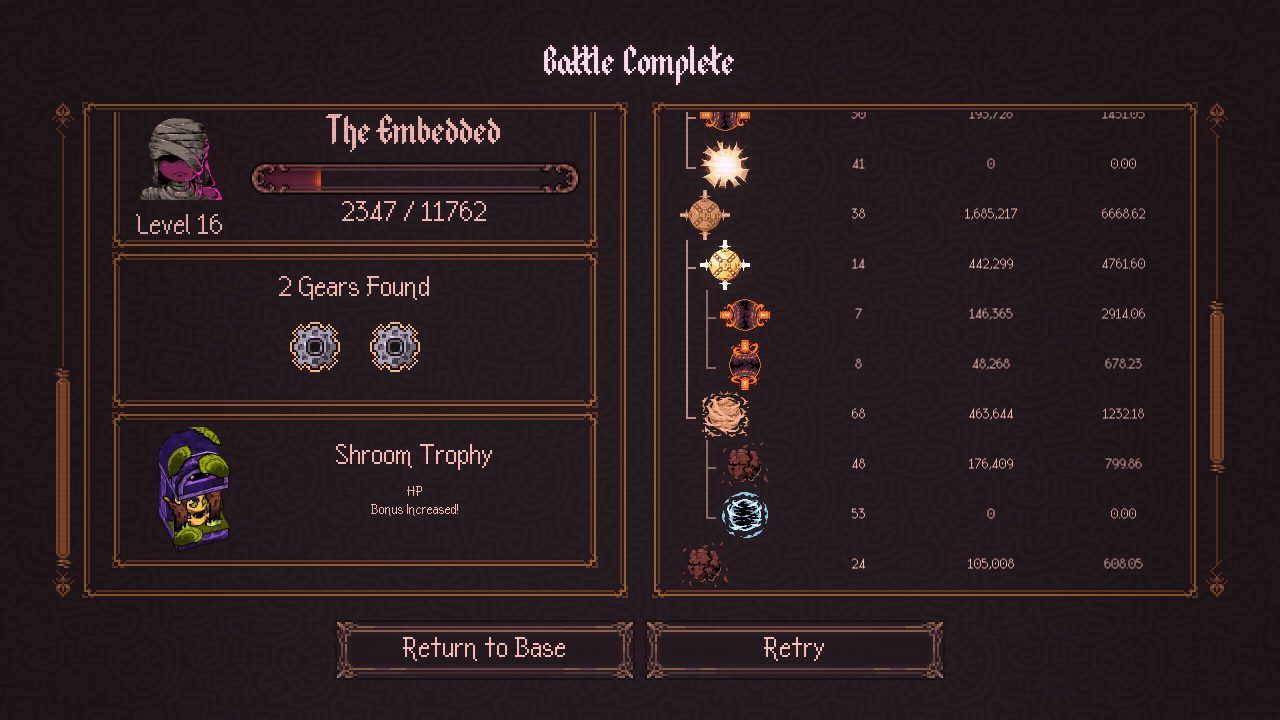
Task: Select the row with 442,299 damage
Action: tap(924, 264)
